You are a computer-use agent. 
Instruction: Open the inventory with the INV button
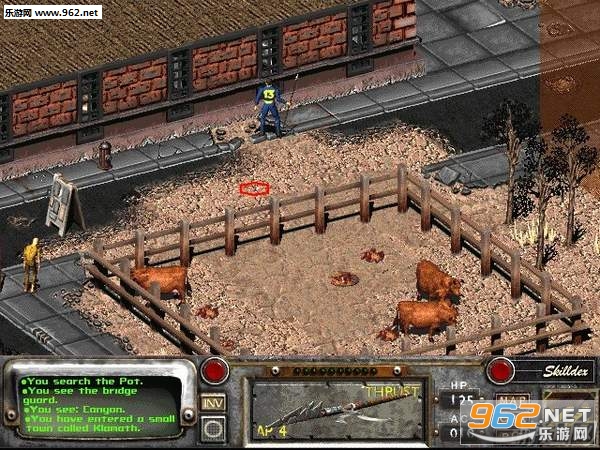pos(213,402)
